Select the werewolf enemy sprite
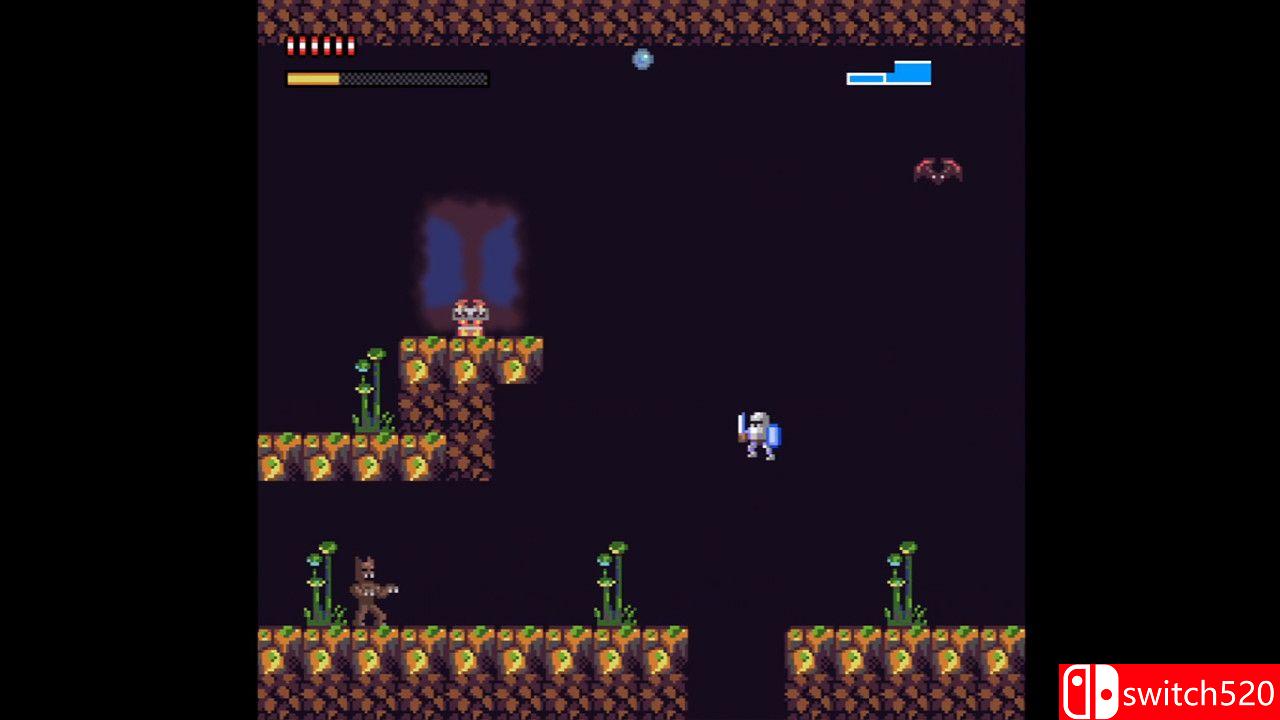 pyautogui.click(x=368, y=585)
